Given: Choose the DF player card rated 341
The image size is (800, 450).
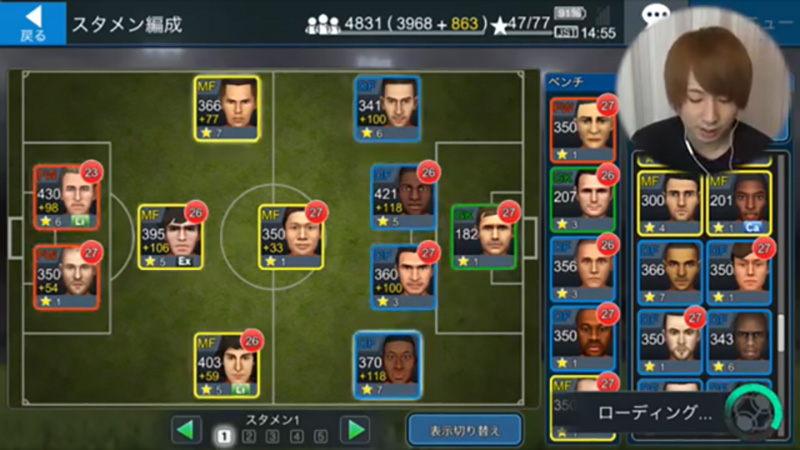Looking at the screenshot, I should [386, 108].
